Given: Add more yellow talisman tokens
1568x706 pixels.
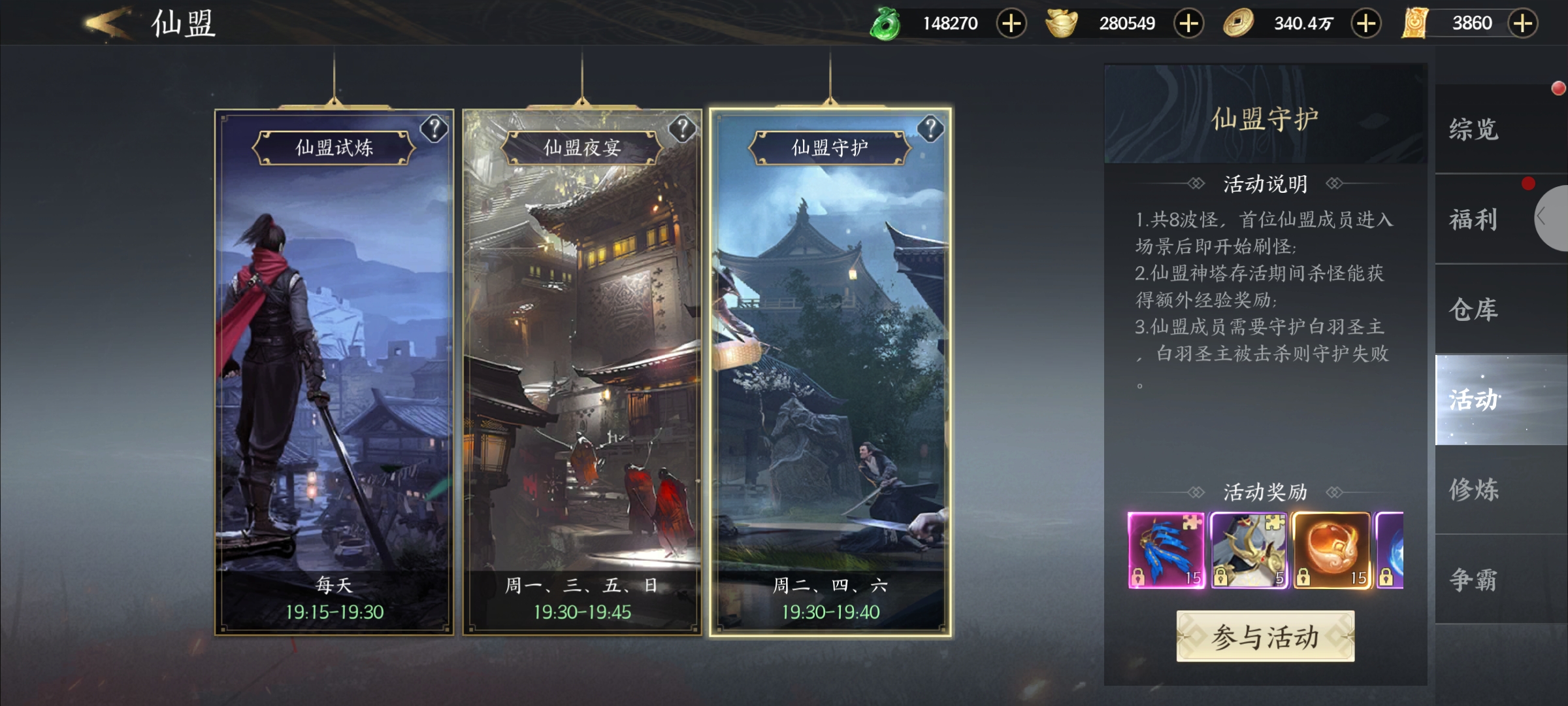Looking at the screenshot, I should point(1522,24).
